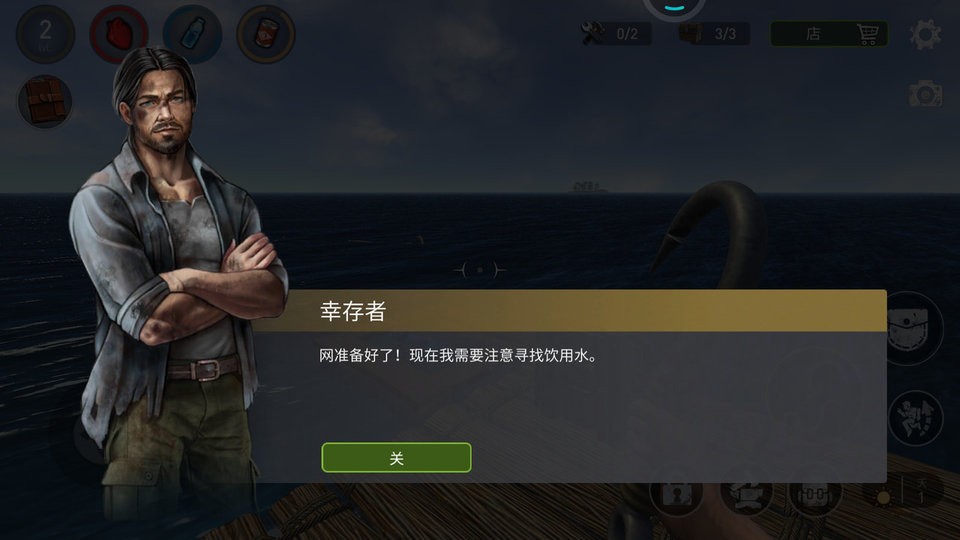Select the food can hunger icon
This screenshot has height=540, width=960.
[x=265, y=35]
